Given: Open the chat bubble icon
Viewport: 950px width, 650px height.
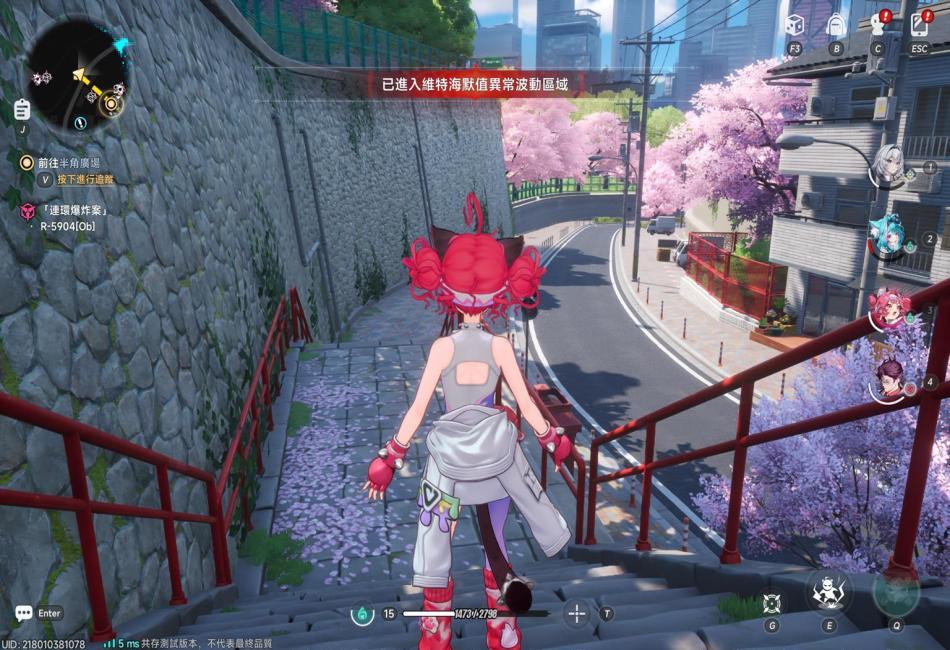Looking at the screenshot, I should click(x=23, y=613).
